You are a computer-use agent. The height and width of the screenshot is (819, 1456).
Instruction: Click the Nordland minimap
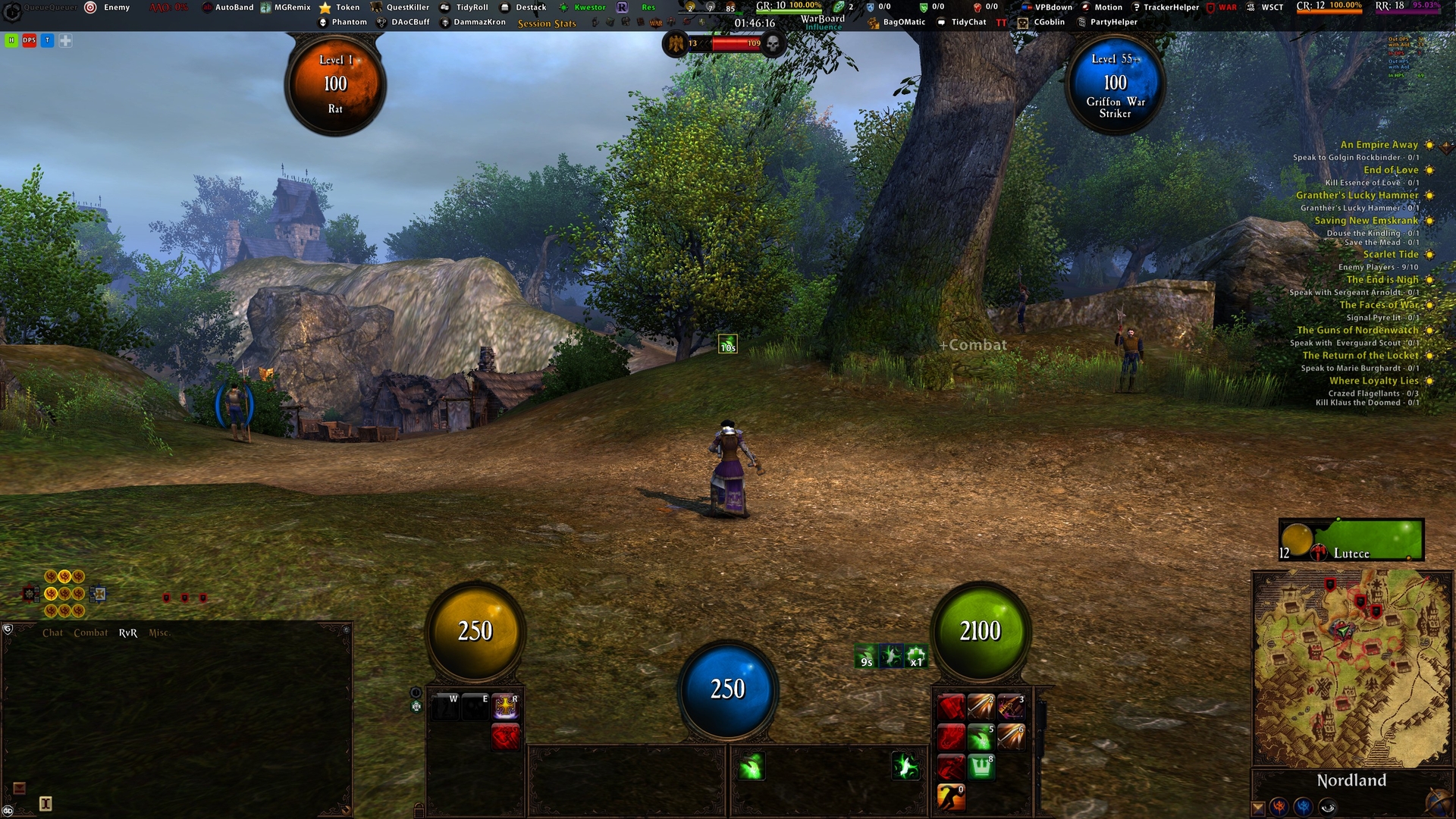(x=1351, y=667)
